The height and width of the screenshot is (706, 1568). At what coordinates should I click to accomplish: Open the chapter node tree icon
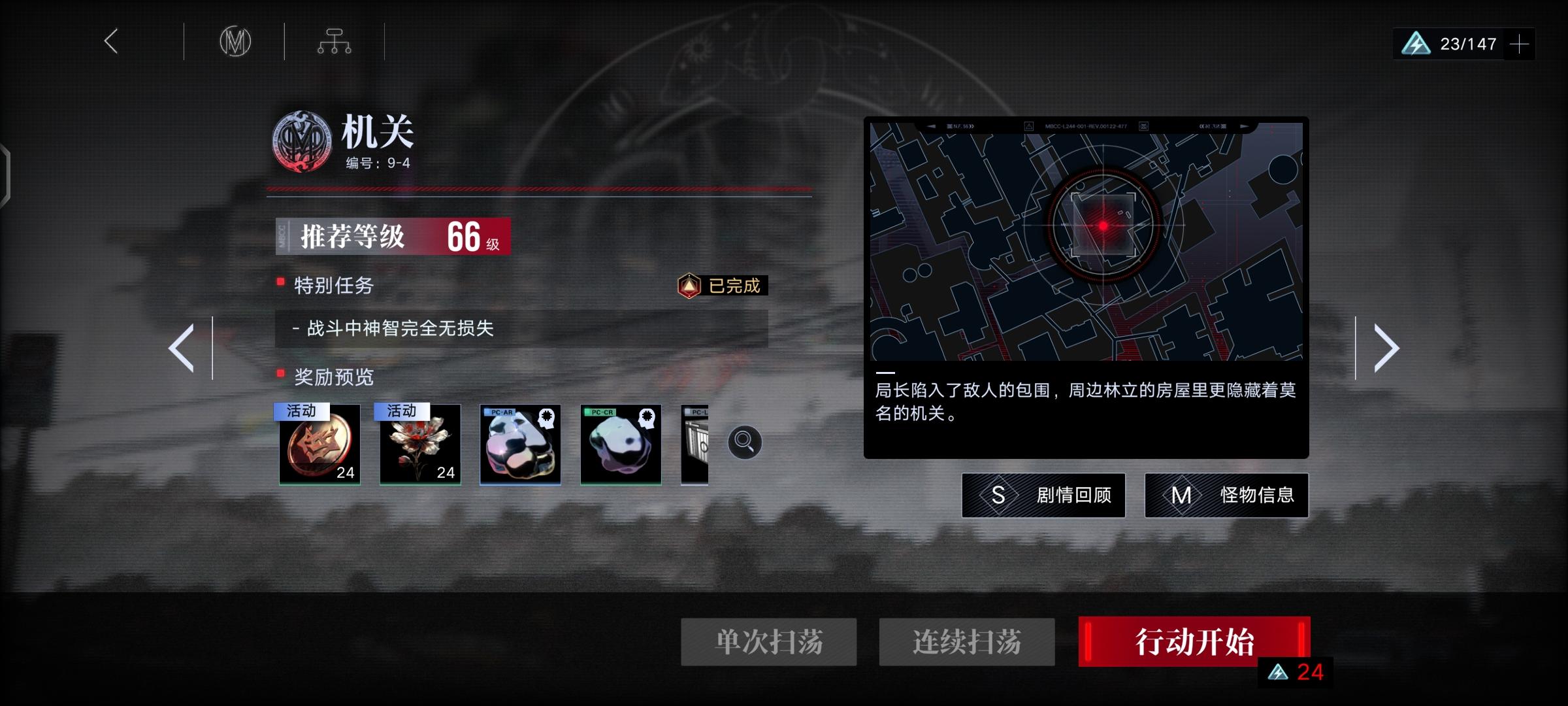coord(335,41)
